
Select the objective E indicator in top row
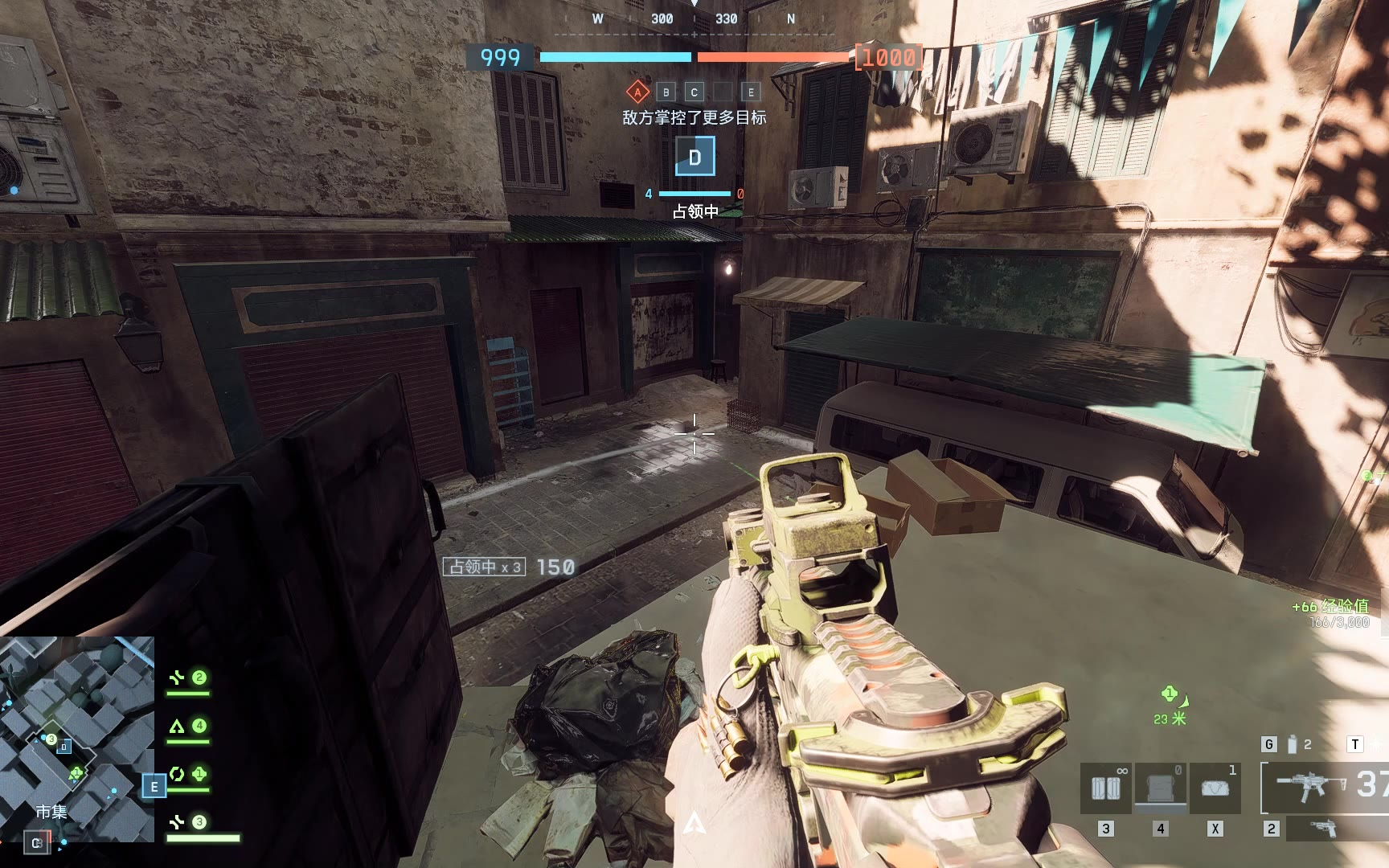751,92
